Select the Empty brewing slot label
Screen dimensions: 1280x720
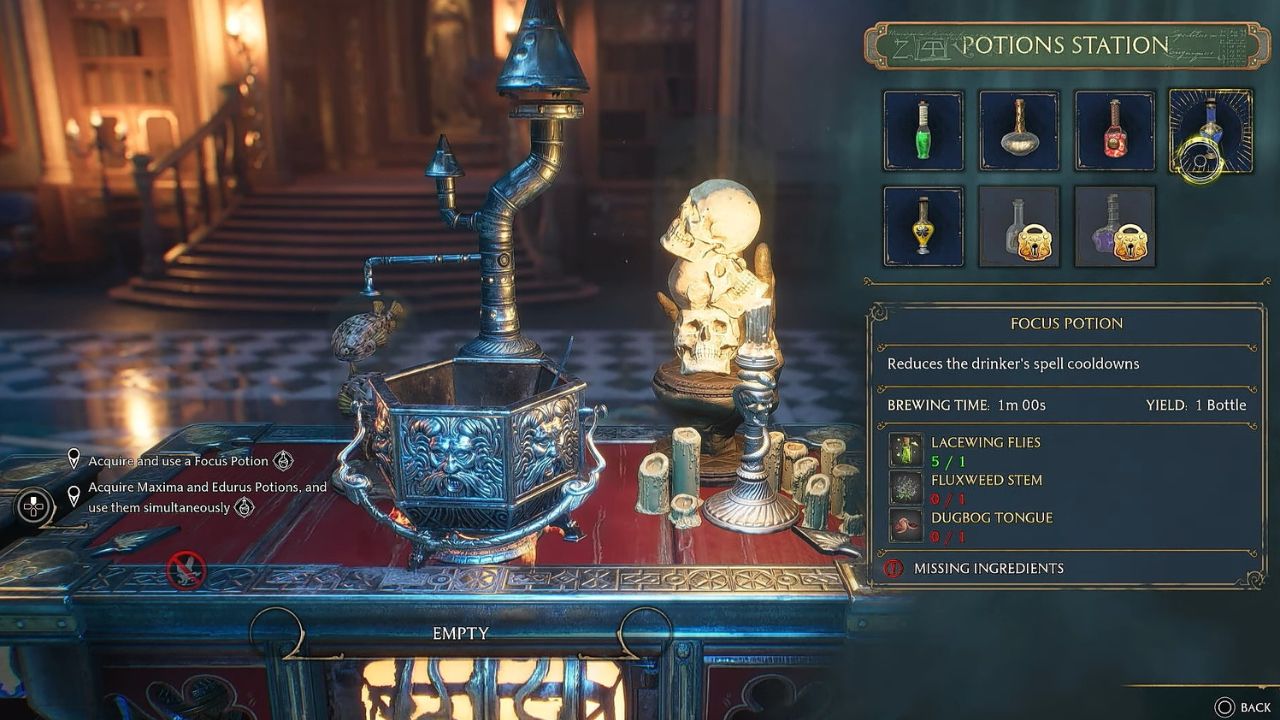[x=460, y=634]
